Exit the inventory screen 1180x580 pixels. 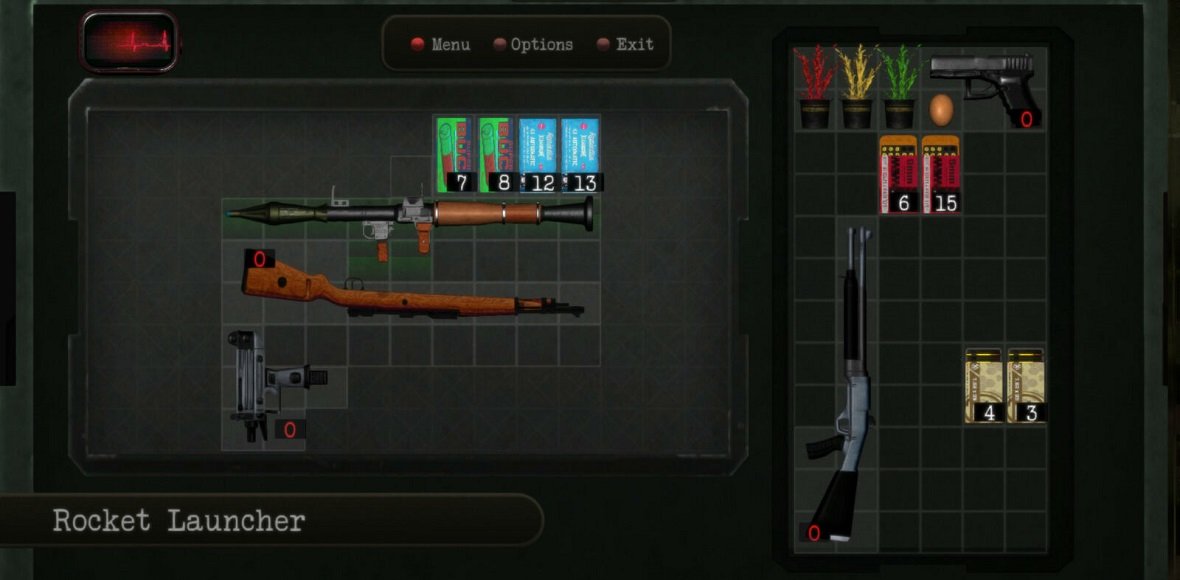[625, 45]
